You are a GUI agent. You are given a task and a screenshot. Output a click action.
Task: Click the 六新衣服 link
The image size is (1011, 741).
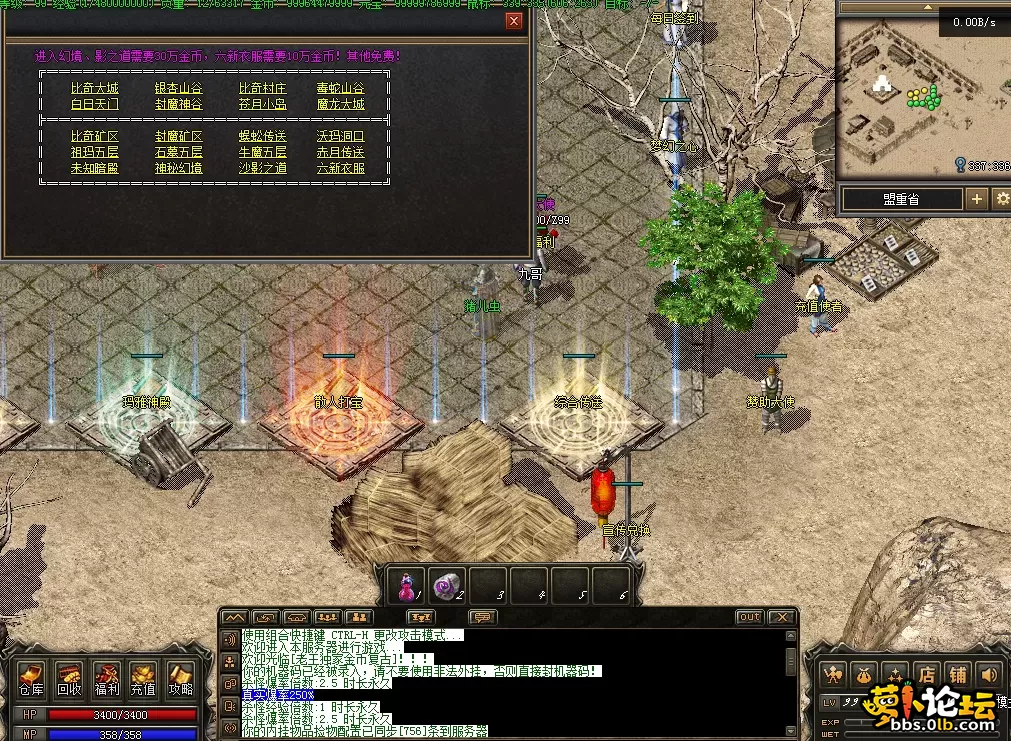tap(340, 168)
